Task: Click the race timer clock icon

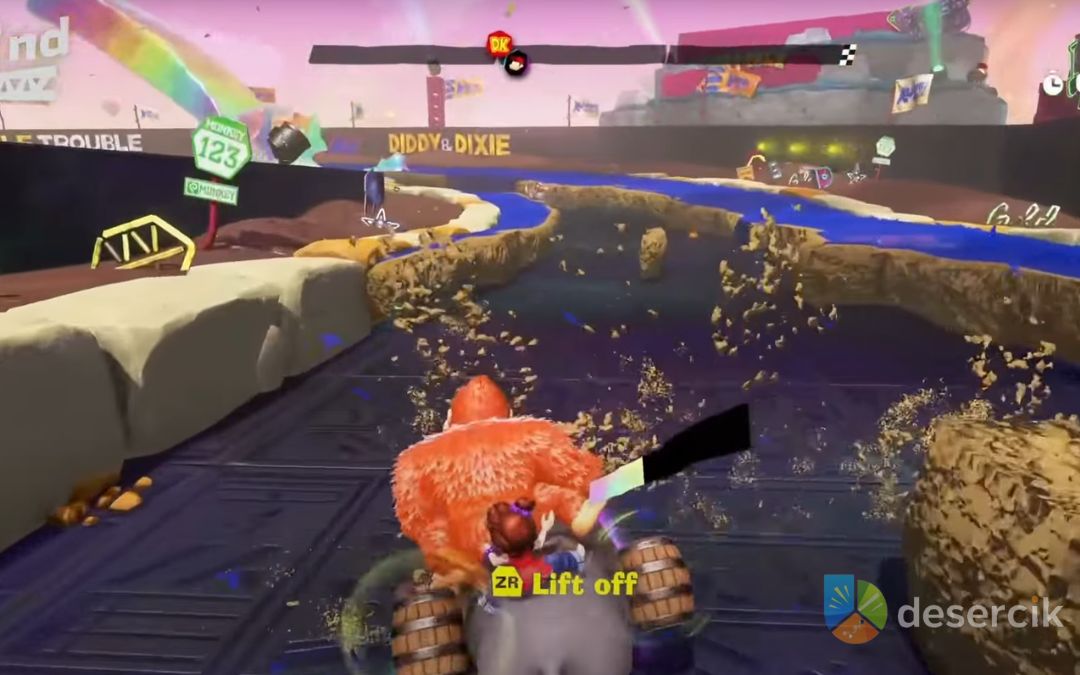Action: click(1053, 85)
